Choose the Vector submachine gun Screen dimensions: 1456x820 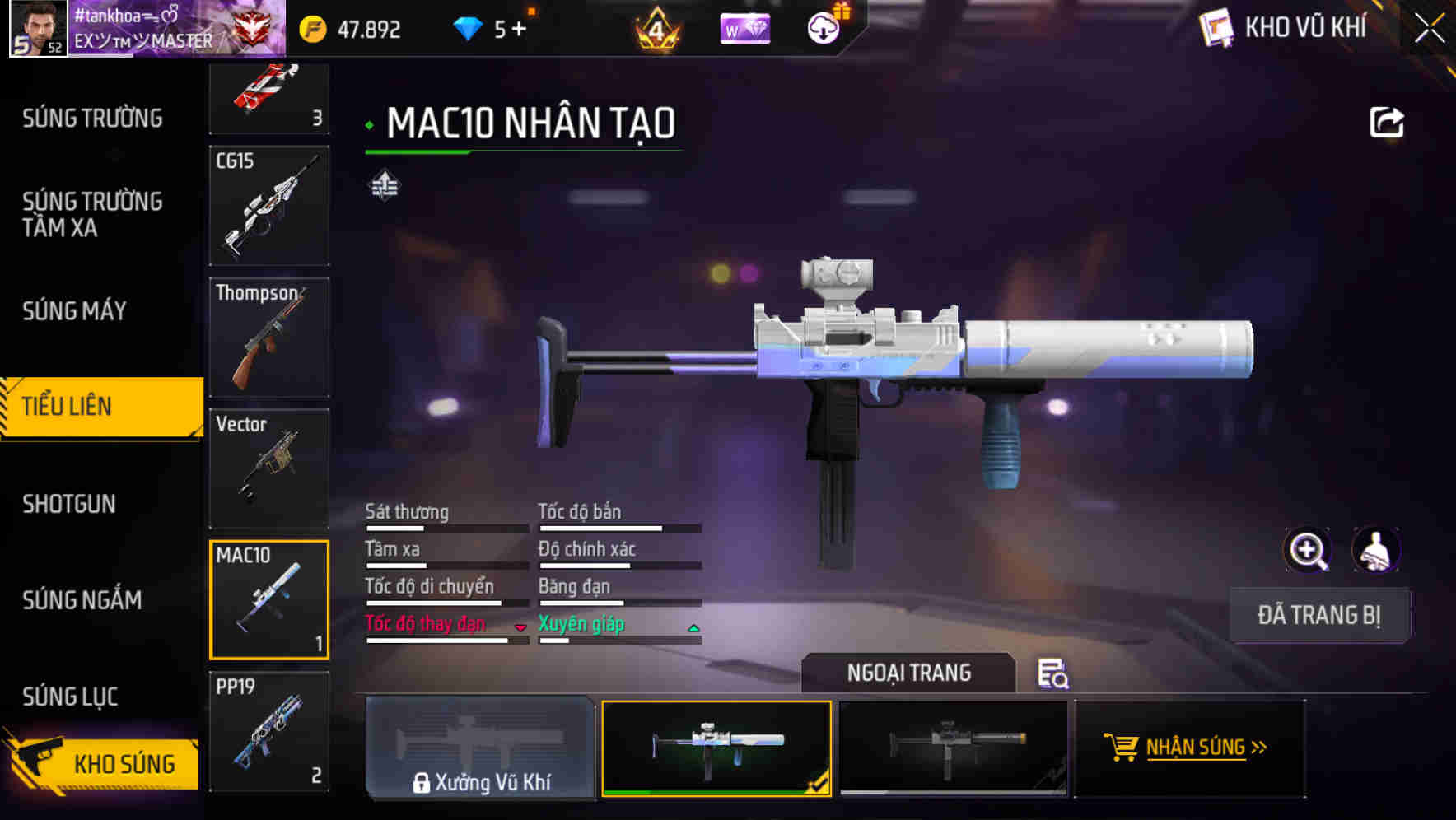269,468
